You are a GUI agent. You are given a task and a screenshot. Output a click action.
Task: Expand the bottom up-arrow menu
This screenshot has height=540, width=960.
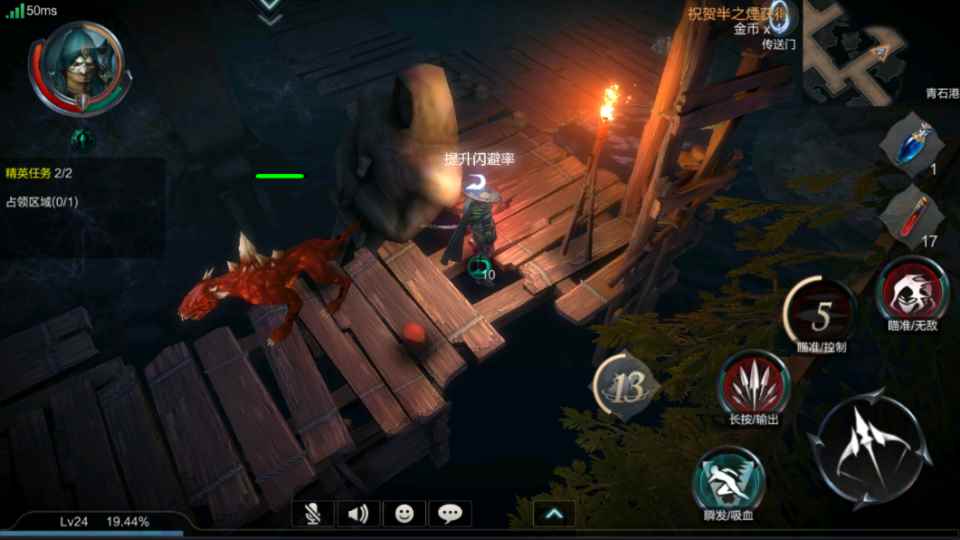click(x=554, y=514)
